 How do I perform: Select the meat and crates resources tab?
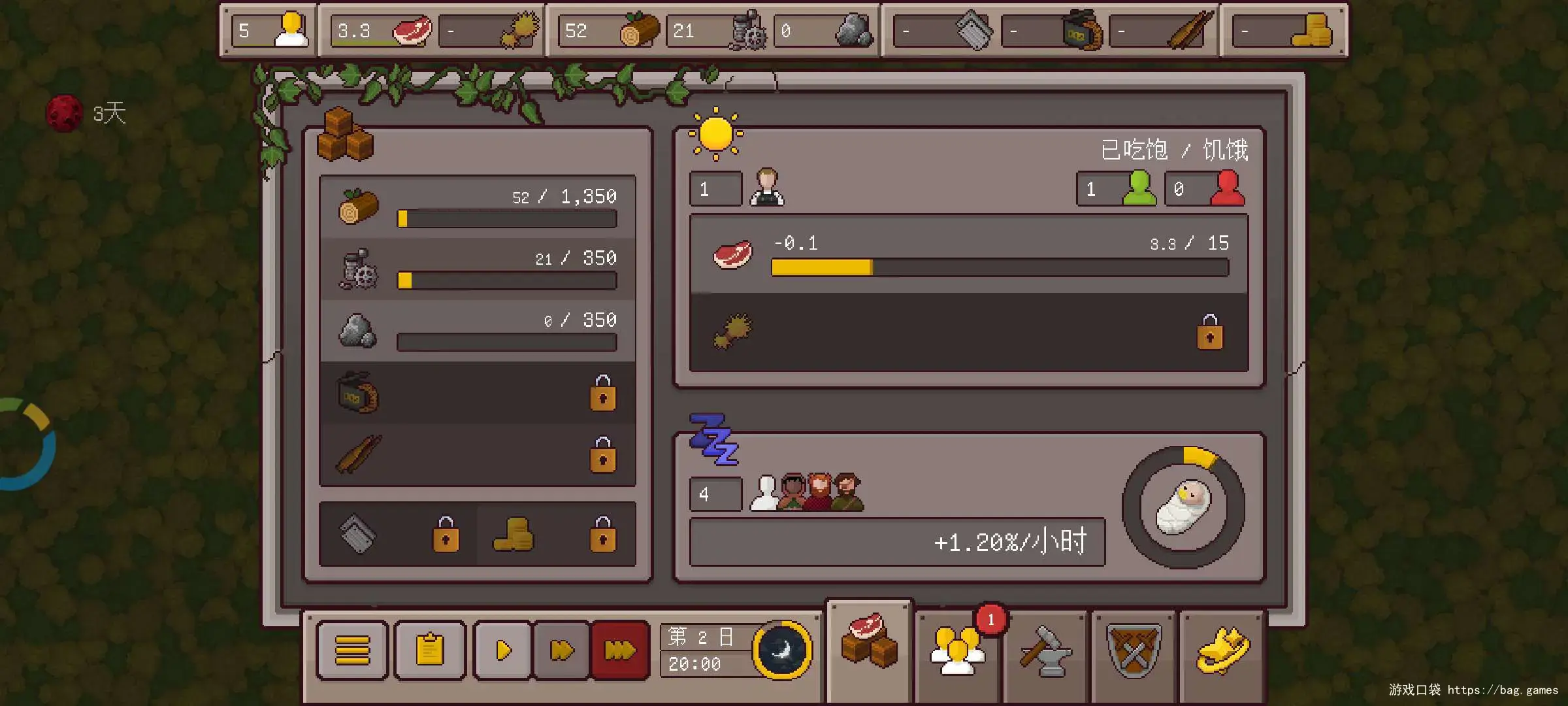(870, 647)
